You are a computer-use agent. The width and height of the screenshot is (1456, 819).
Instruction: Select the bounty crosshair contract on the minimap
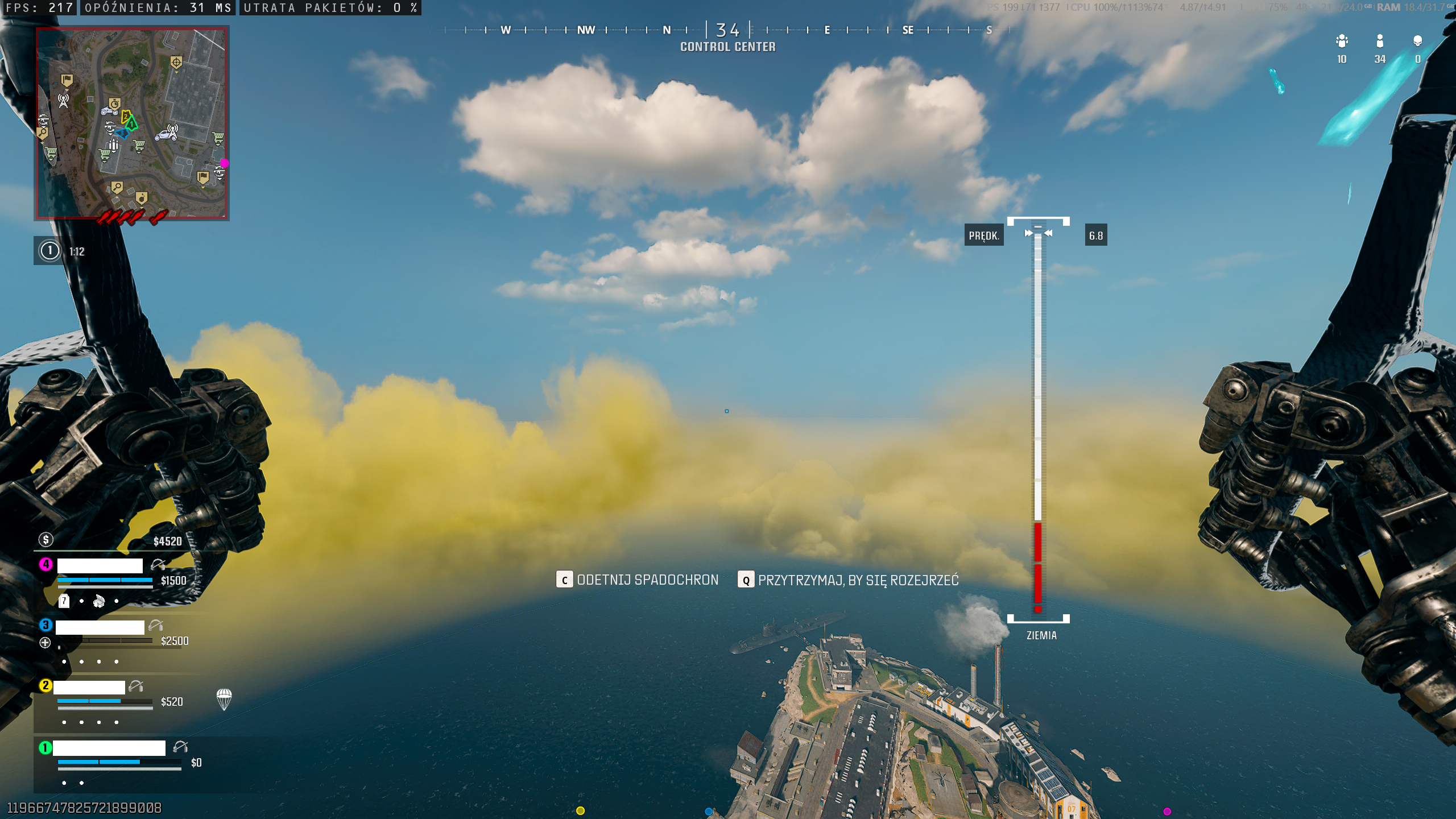(x=176, y=62)
